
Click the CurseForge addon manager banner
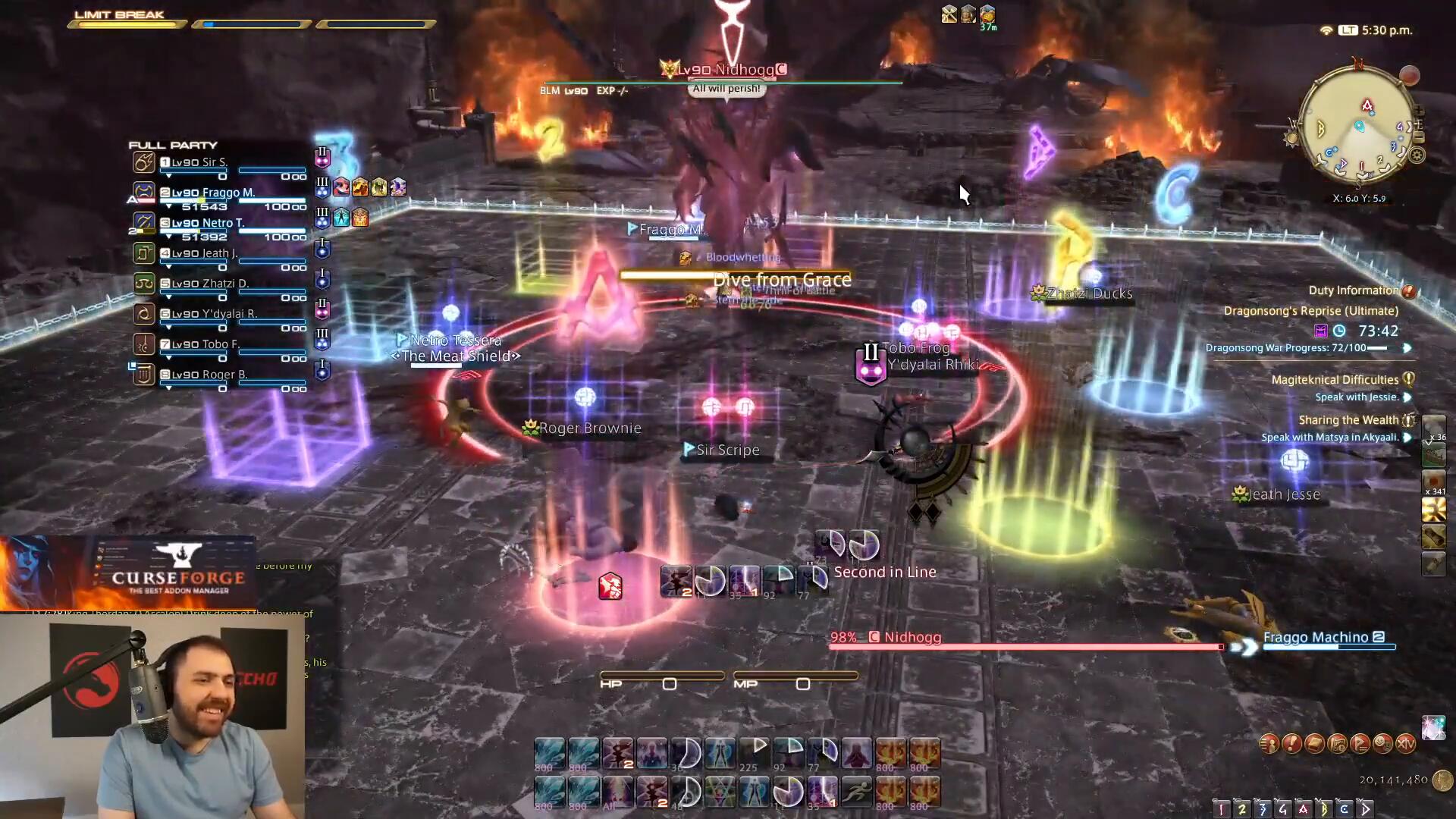pyautogui.click(x=178, y=578)
